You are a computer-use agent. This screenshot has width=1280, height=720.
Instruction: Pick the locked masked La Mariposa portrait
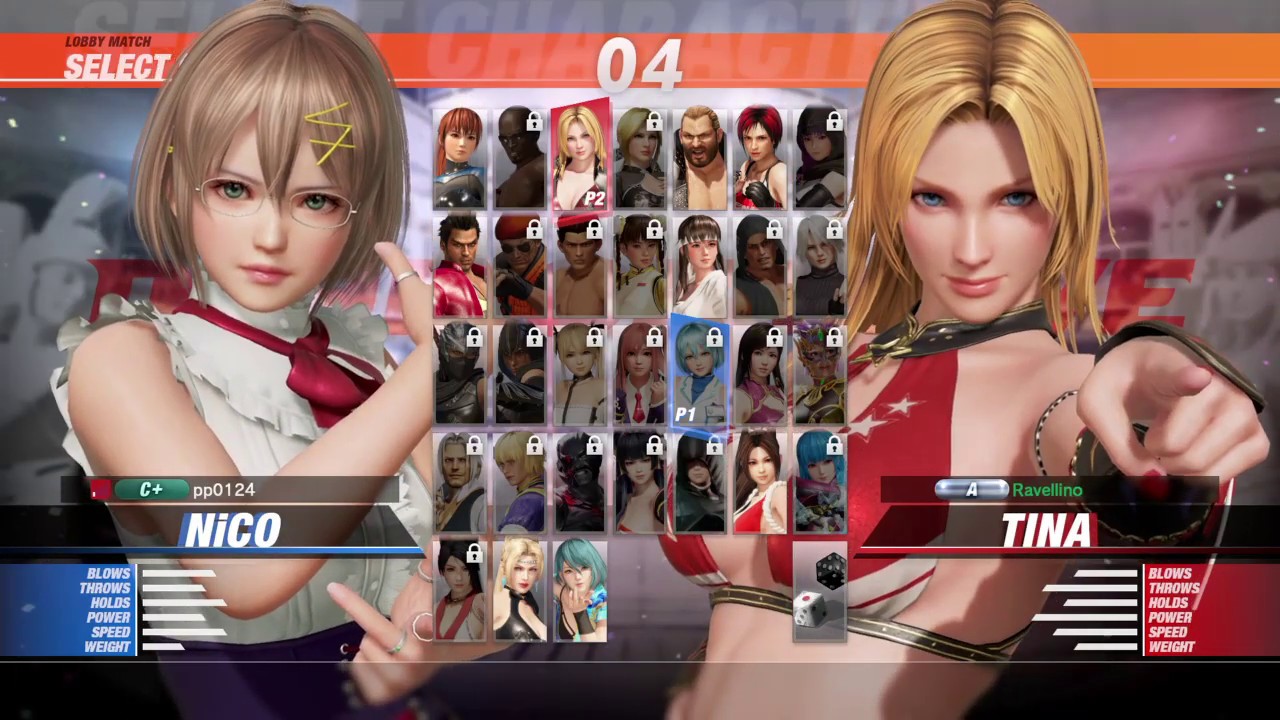tap(820, 374)
